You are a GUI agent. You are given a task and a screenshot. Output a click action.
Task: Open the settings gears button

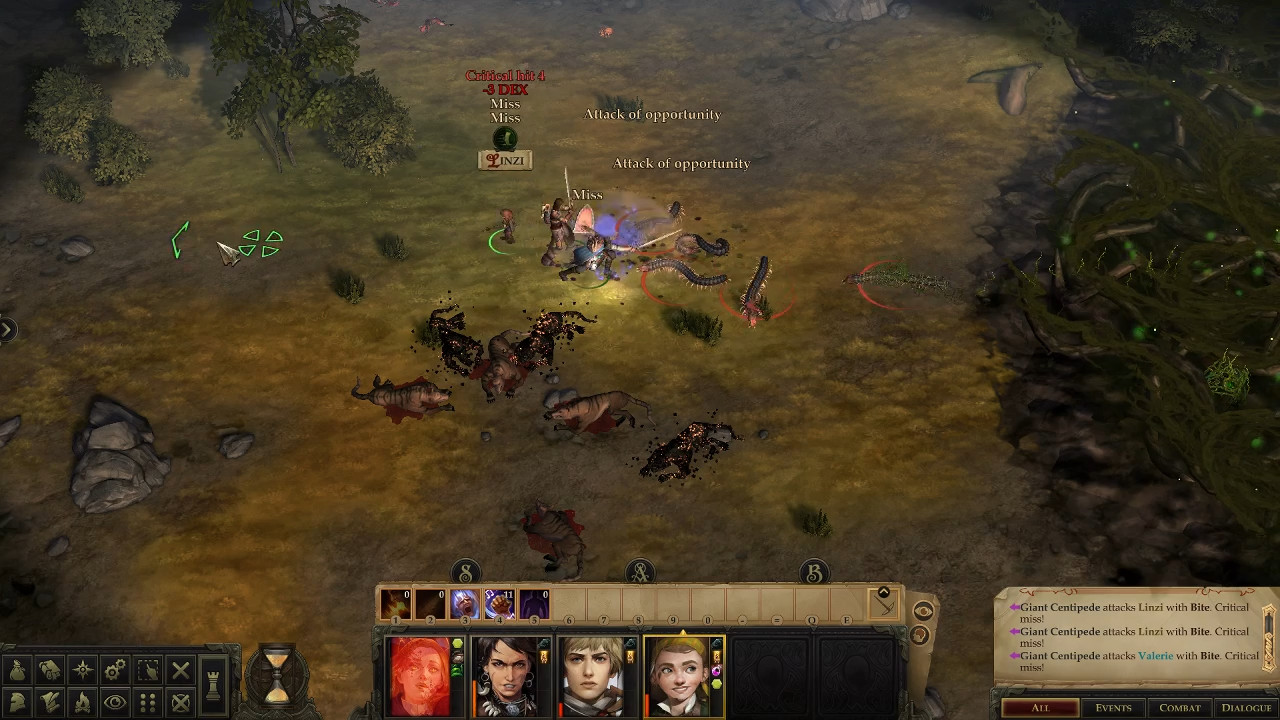click(x=115, y=670)
